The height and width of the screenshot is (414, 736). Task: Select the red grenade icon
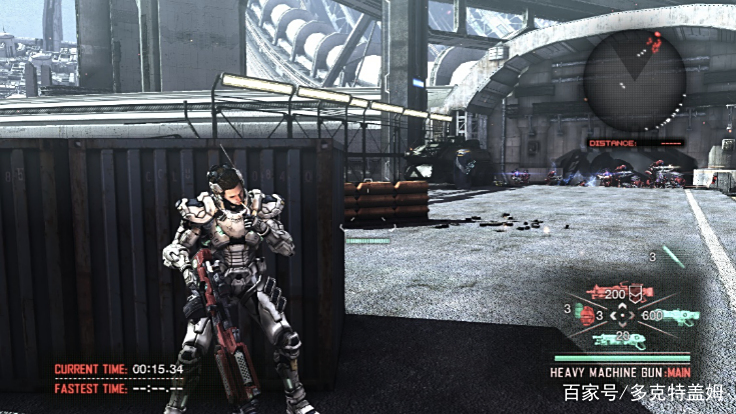click(585, 316)
